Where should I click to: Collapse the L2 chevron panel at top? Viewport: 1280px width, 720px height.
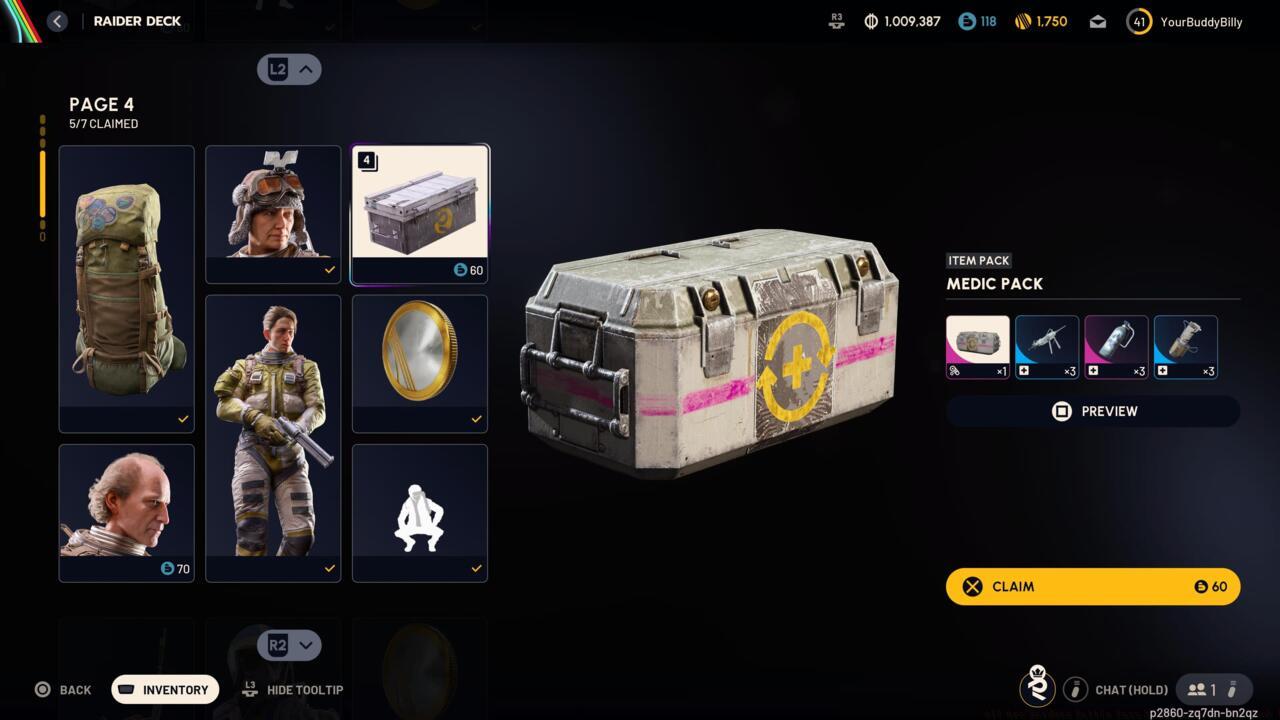point(289,69)
